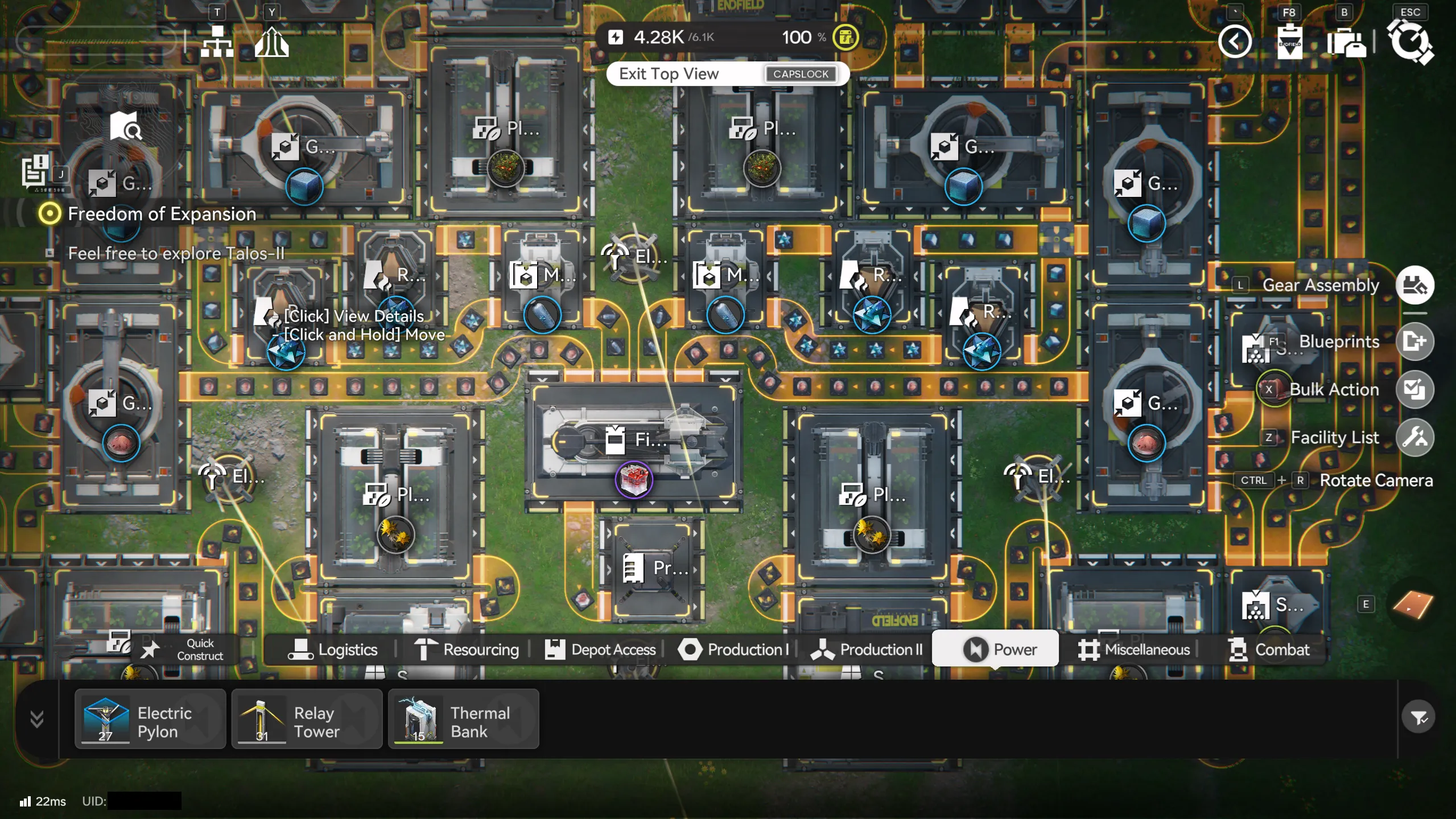This screenshot has height=819, width=1456.
Task: Switch to the Logistics tab
Action: point(333,649)
